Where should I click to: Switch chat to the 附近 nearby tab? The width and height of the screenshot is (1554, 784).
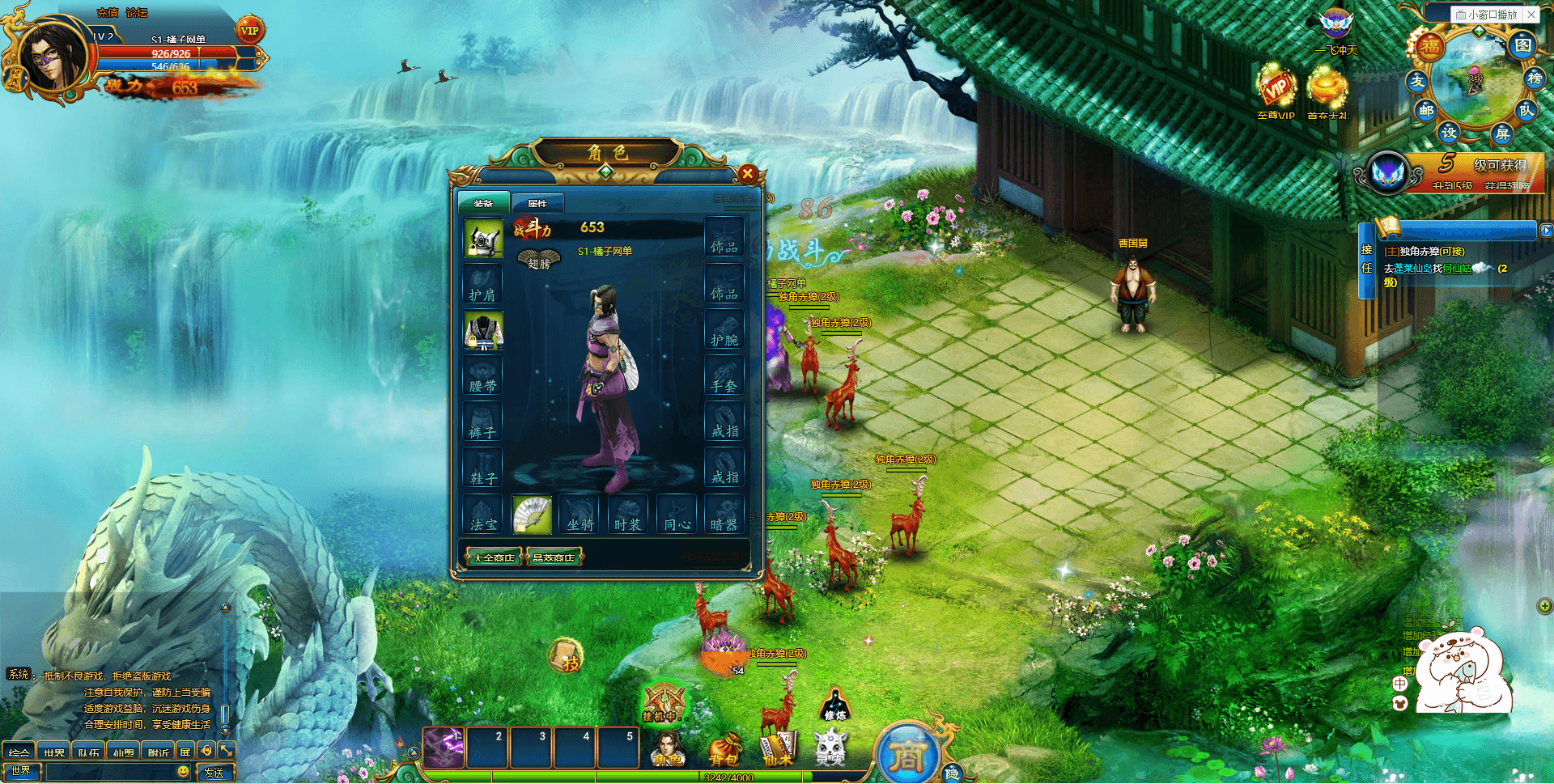coord(158,752)
